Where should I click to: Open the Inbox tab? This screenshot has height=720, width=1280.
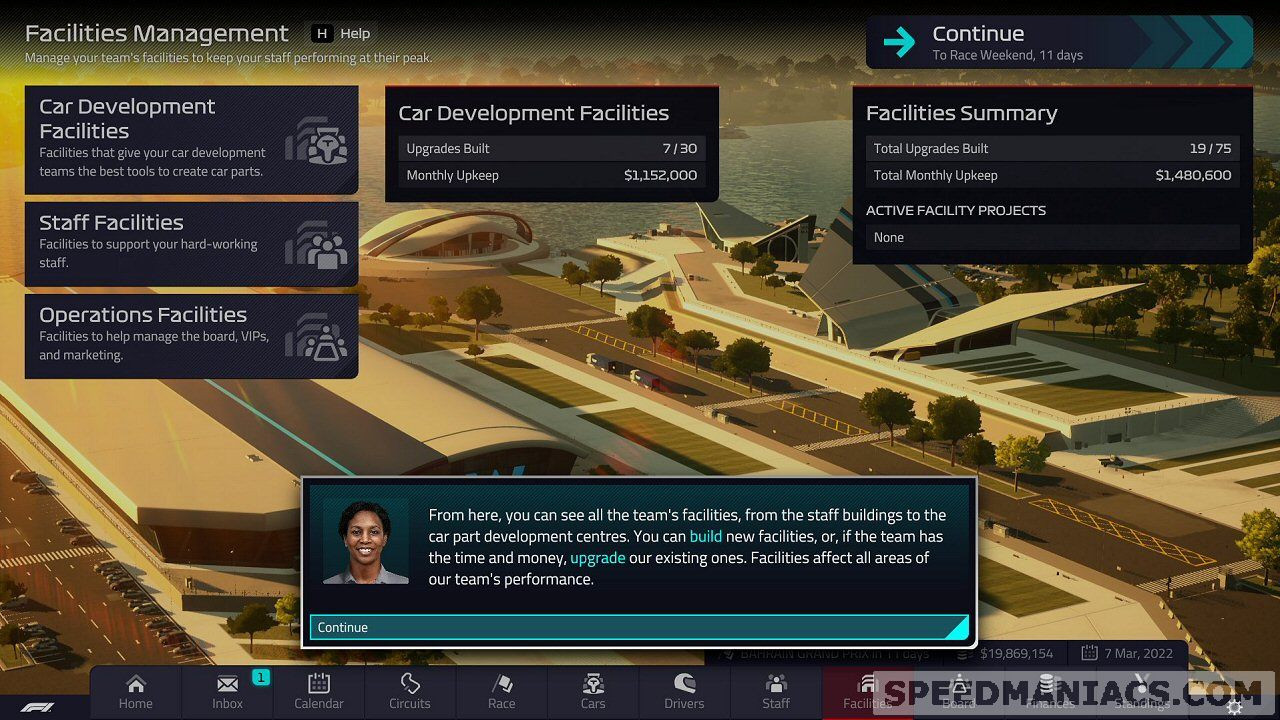[228, 692]
